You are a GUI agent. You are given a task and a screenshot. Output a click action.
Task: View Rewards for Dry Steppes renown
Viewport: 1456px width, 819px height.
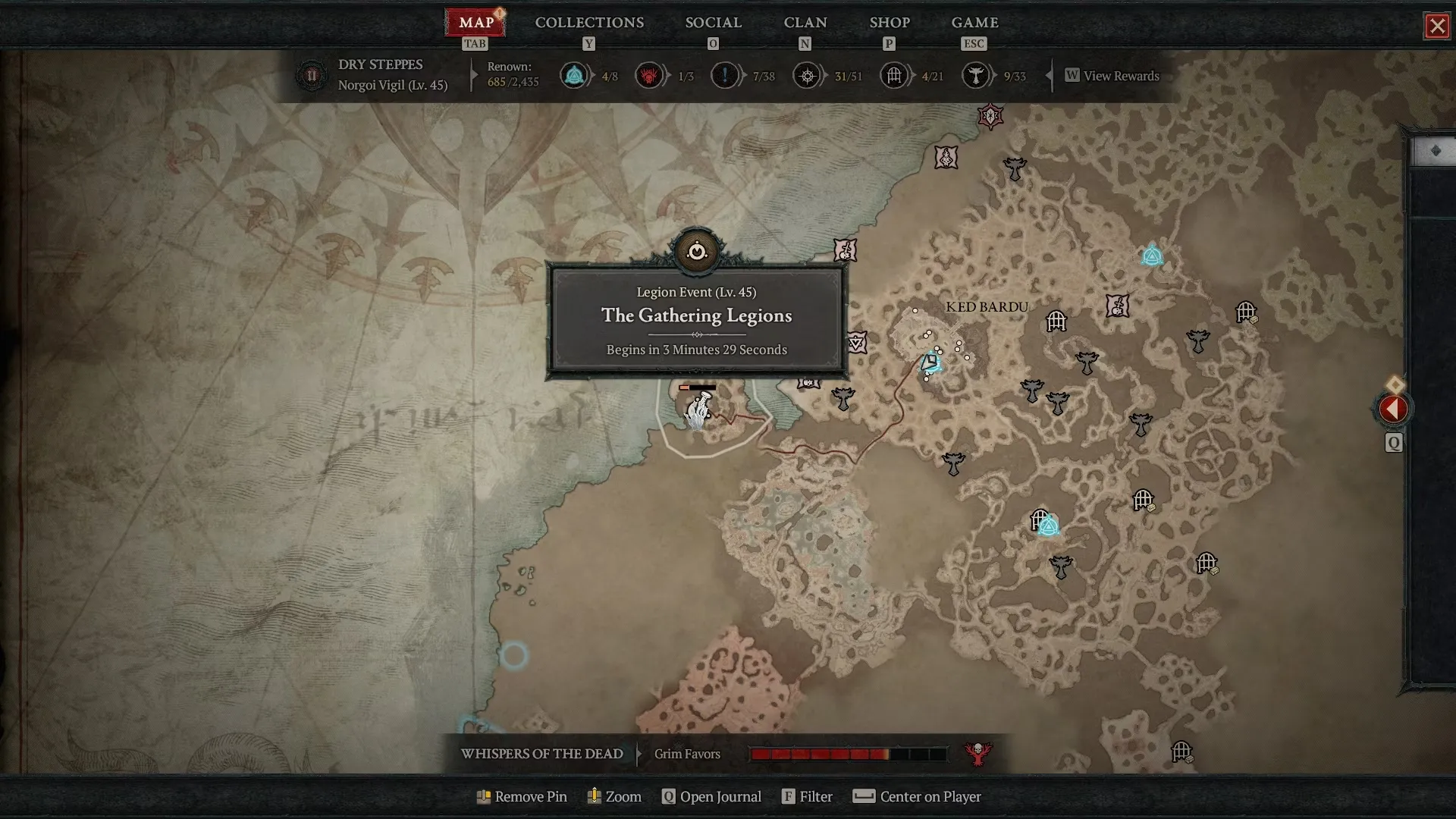coord(1112,76)
